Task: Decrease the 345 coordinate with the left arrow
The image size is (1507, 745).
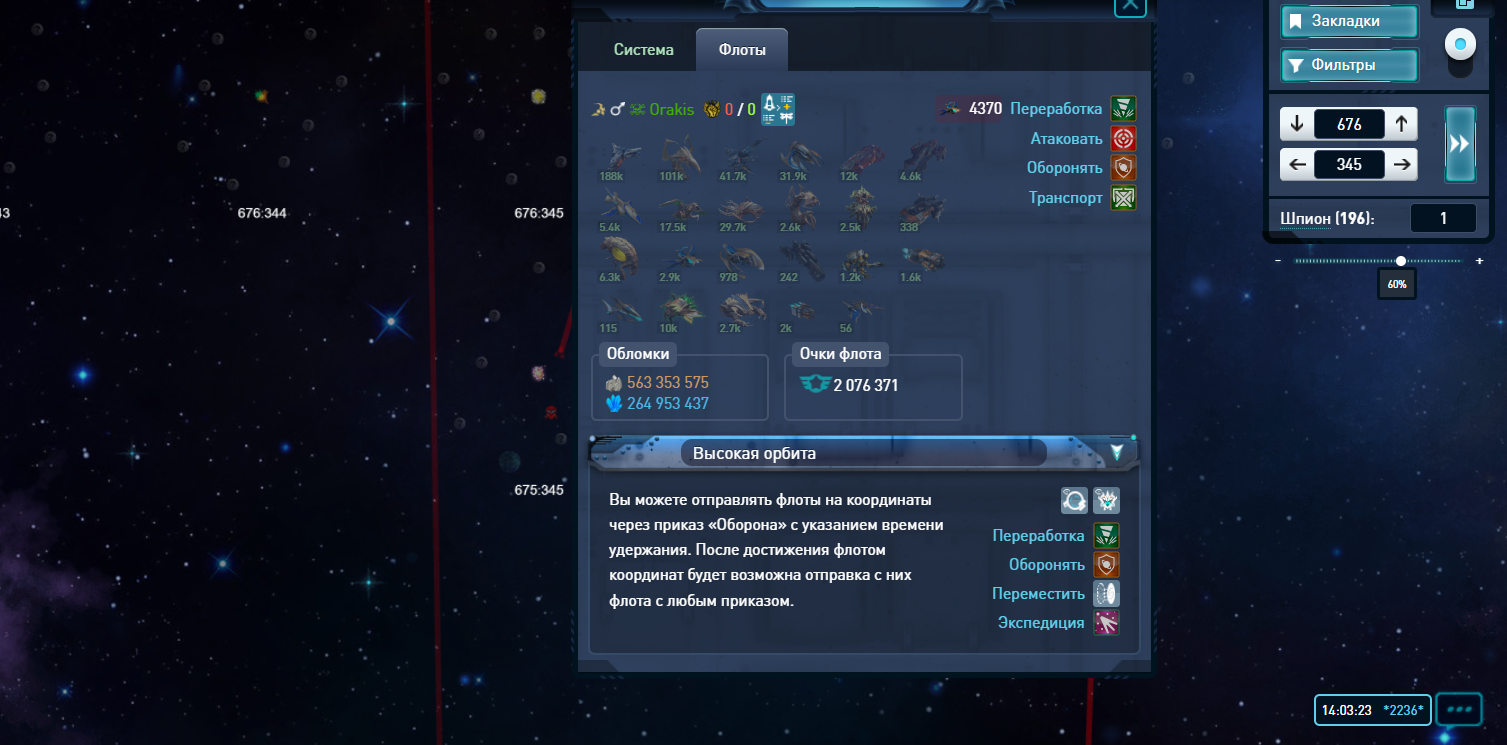Action: [1297, 165]
